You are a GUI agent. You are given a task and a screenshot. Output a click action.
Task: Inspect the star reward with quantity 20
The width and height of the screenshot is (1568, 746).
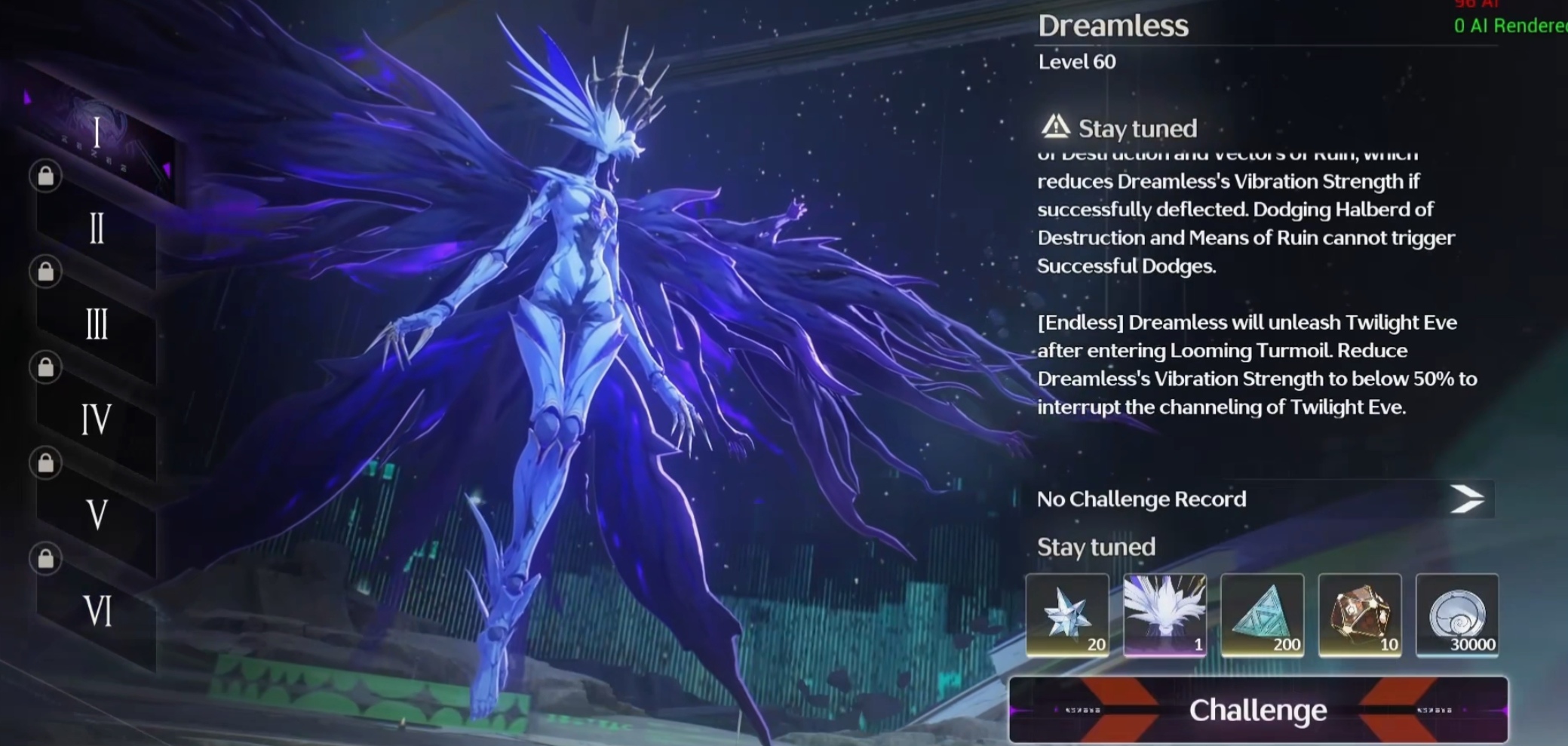tap(1067, 615)
